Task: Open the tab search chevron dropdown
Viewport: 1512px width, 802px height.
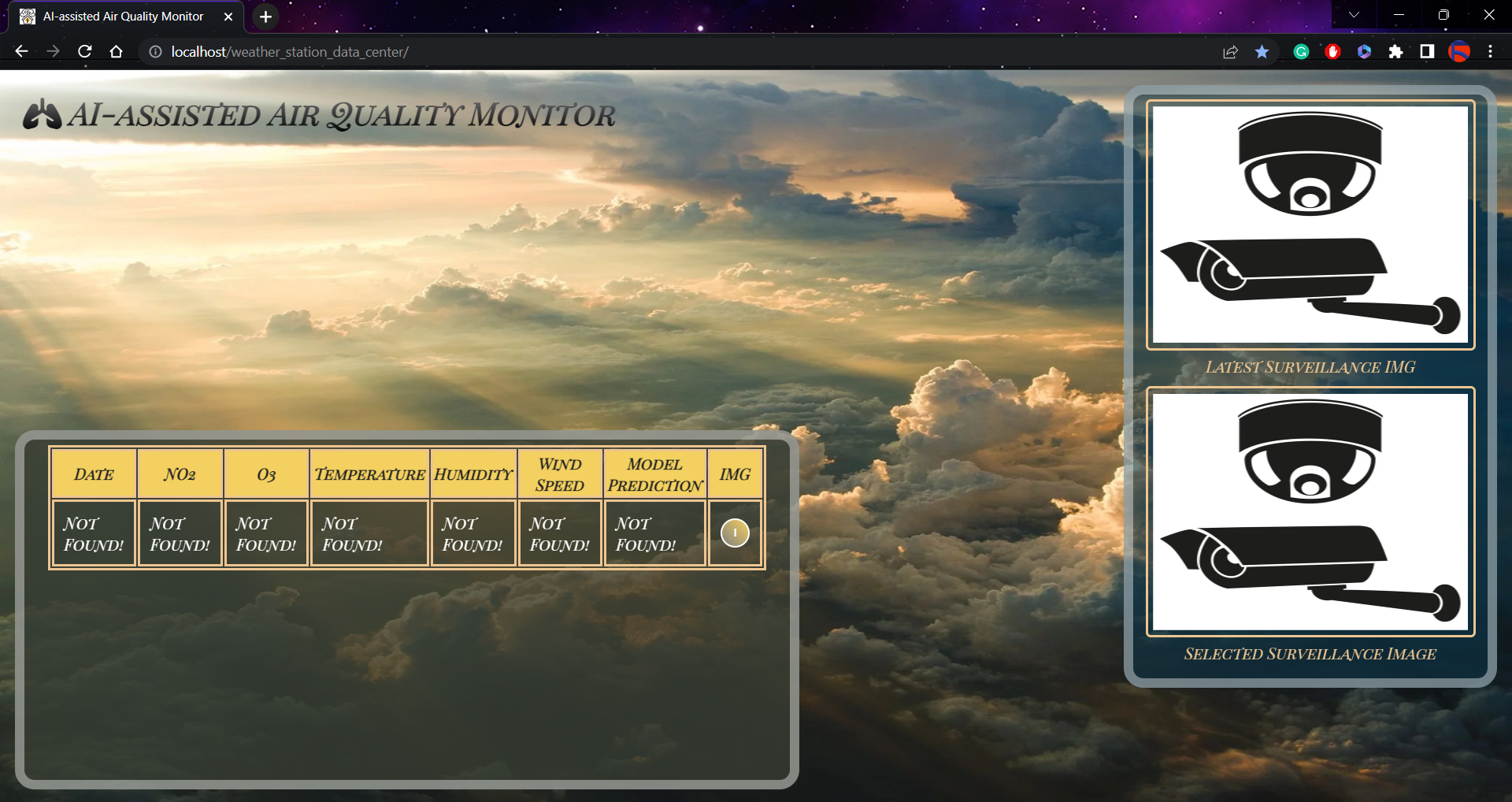Action: [x=1353, y=14]
